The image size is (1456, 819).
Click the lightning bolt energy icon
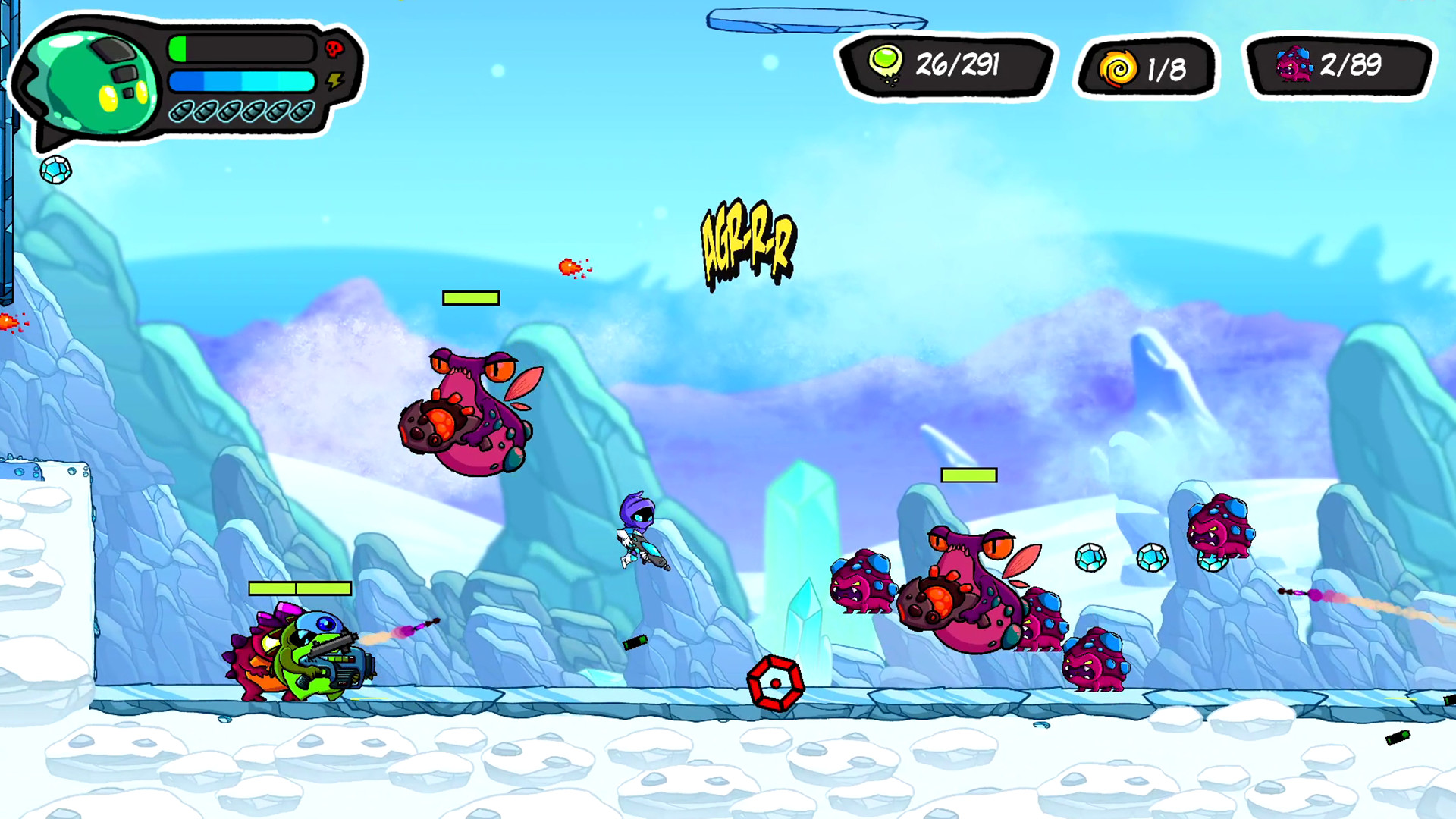[x=334, y=80]
